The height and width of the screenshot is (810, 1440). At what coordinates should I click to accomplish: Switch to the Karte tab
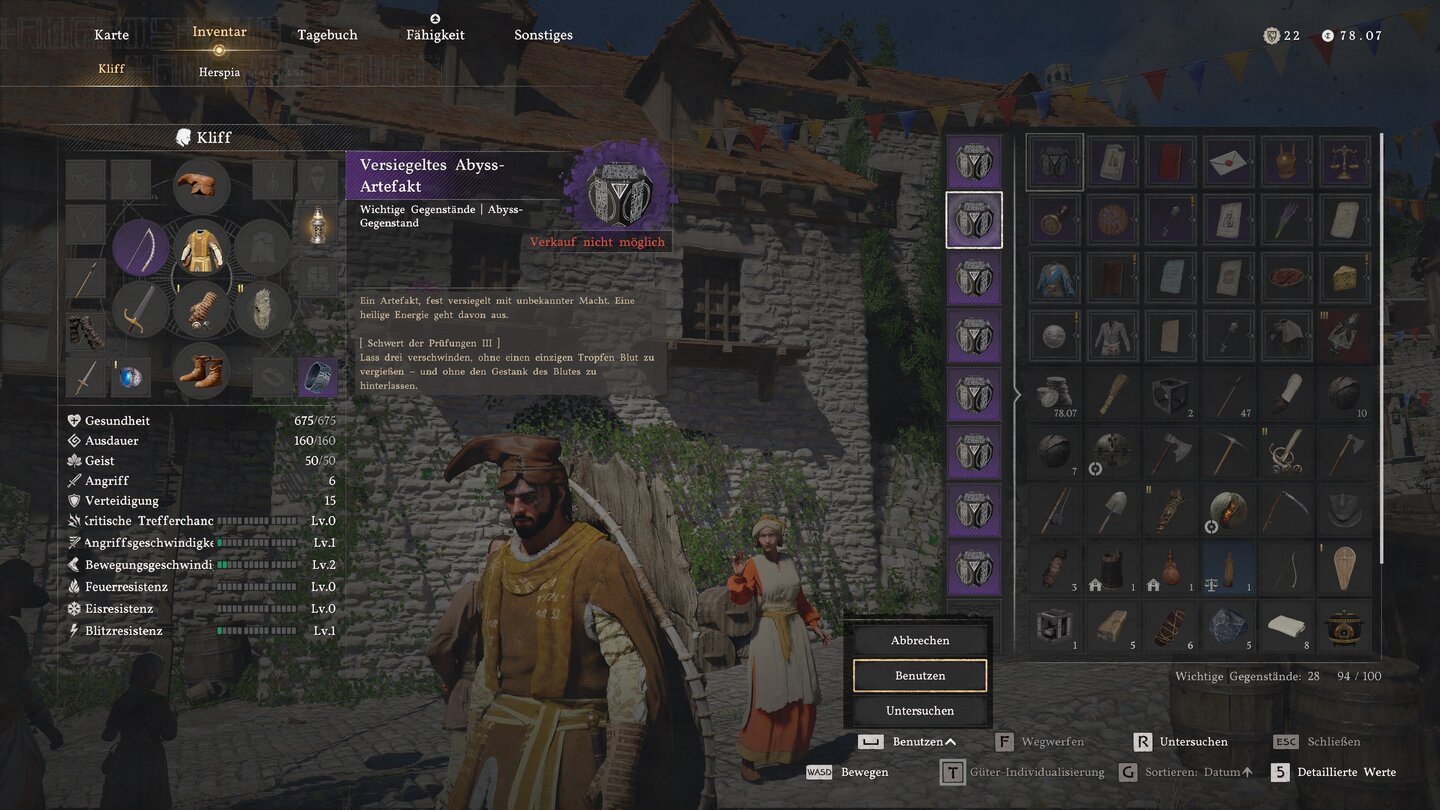[x=111, y=35]
